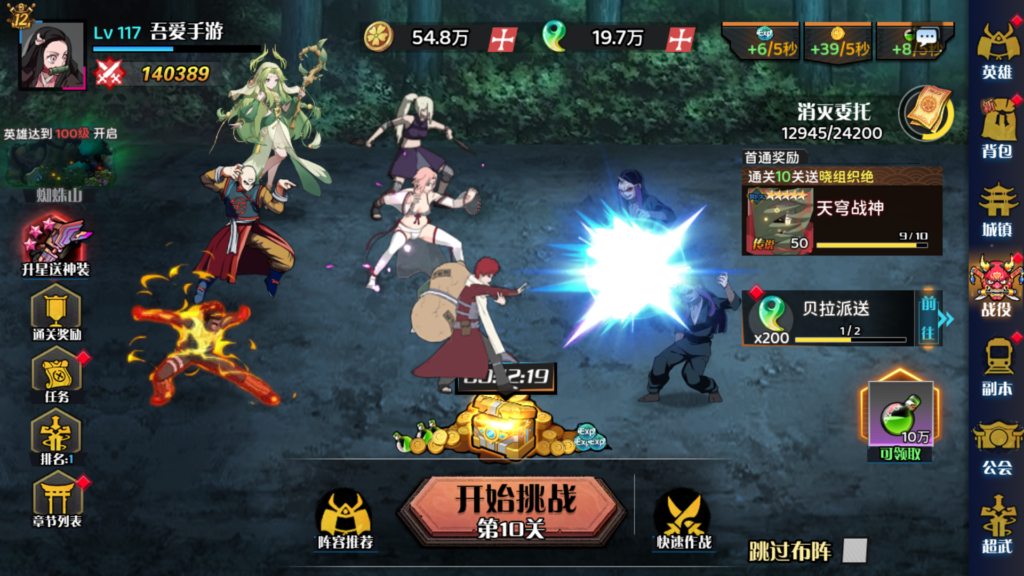The height and width of the screenshot is (576, 1024).
Task: Go to the Town tab (城镇)
Action: coord(996,207)
